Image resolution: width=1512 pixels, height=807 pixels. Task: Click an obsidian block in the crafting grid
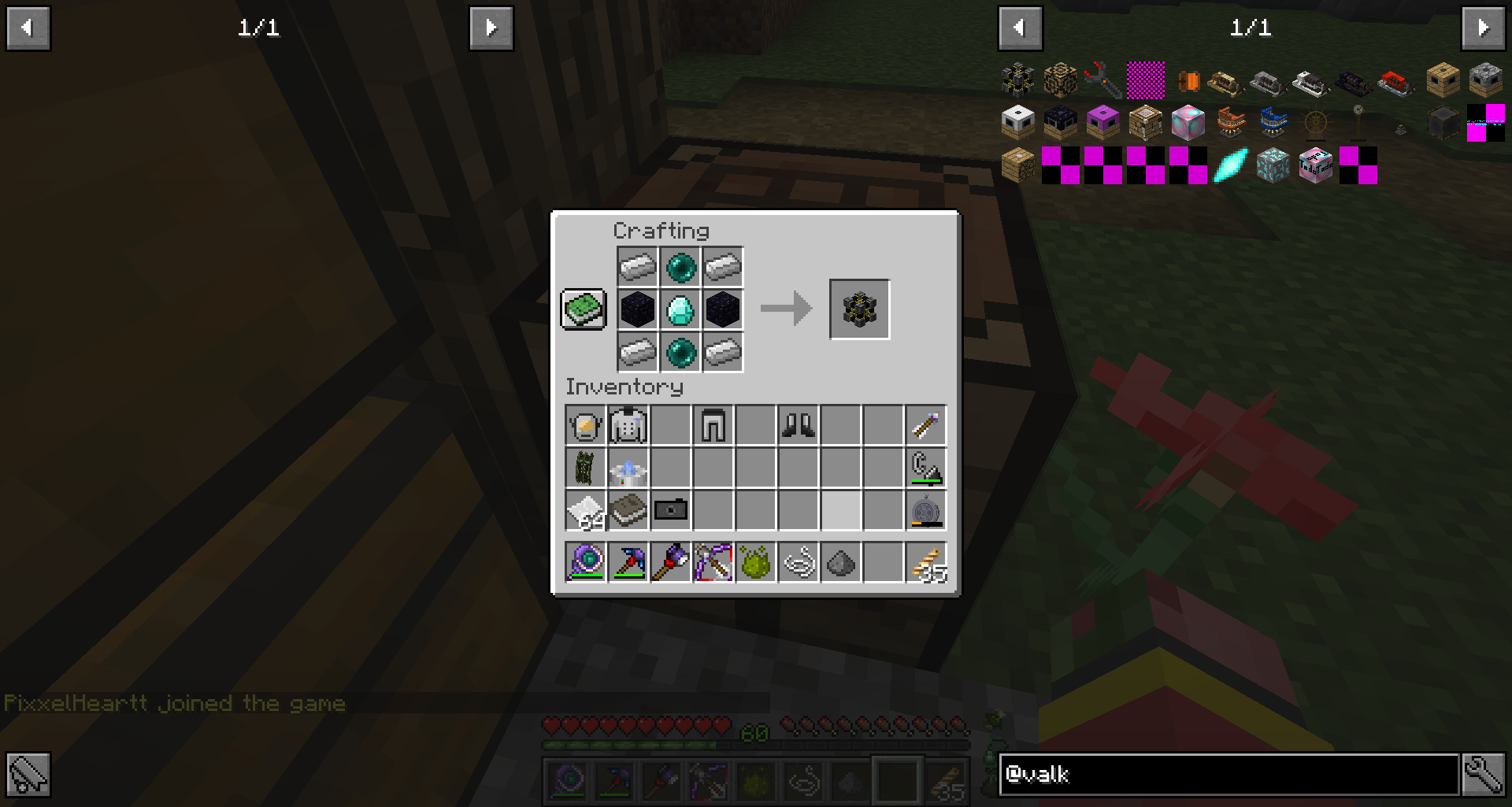(638, 309)
